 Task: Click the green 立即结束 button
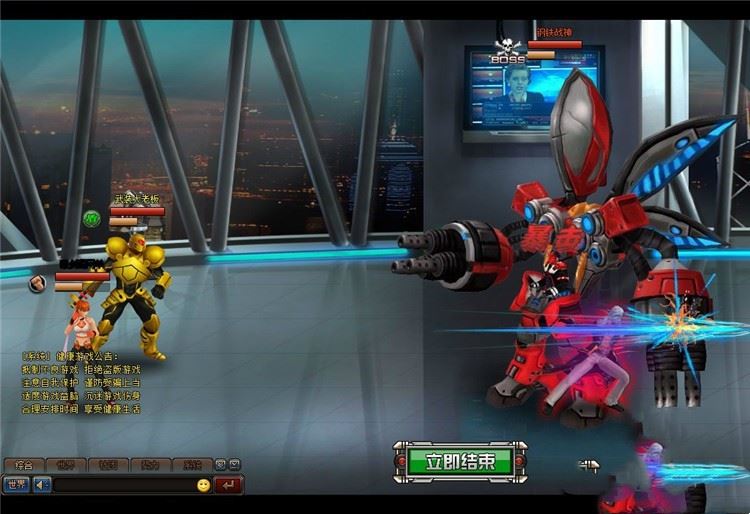459,462
